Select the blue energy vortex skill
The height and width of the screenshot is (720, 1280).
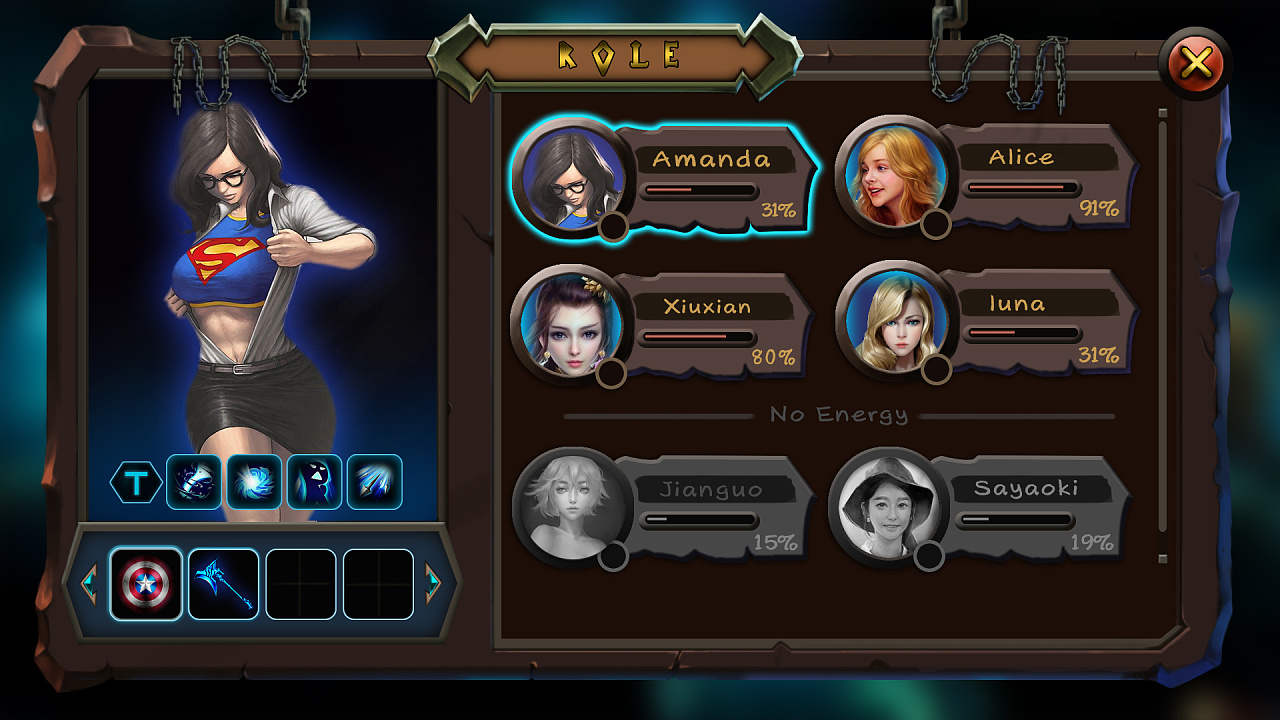coord(254,482)
